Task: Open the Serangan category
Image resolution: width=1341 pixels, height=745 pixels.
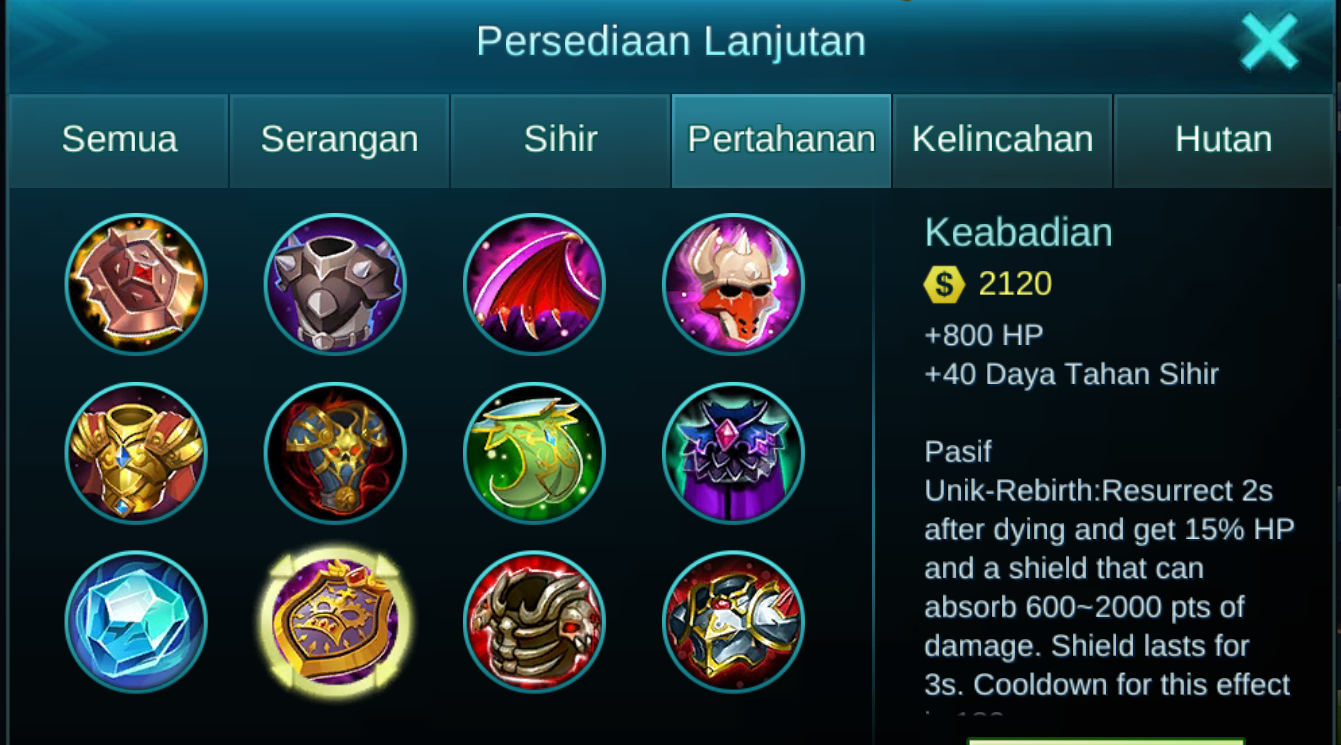Action: click(x=339, y=140)
